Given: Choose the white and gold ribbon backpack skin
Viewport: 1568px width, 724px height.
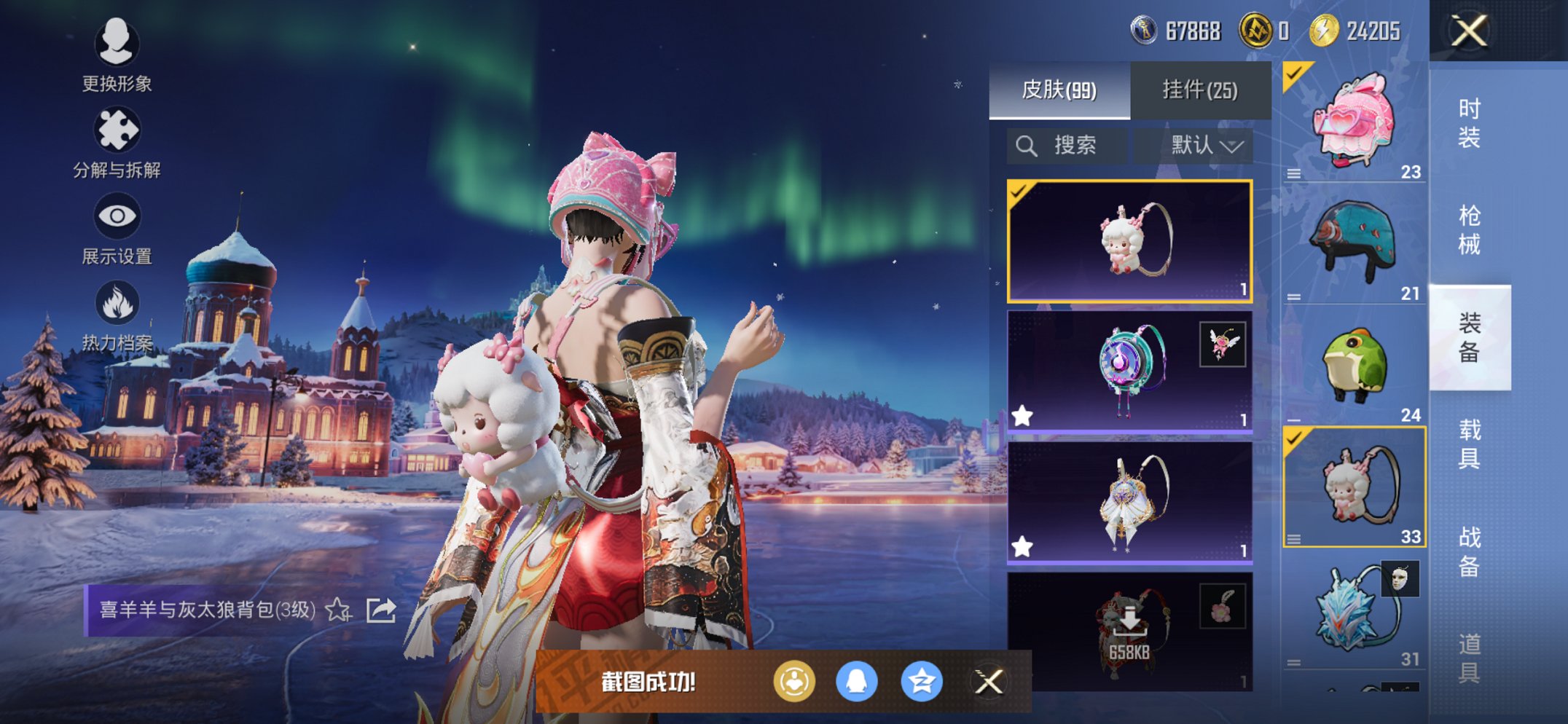Looking at the screenshot, I should [1129, 502].
